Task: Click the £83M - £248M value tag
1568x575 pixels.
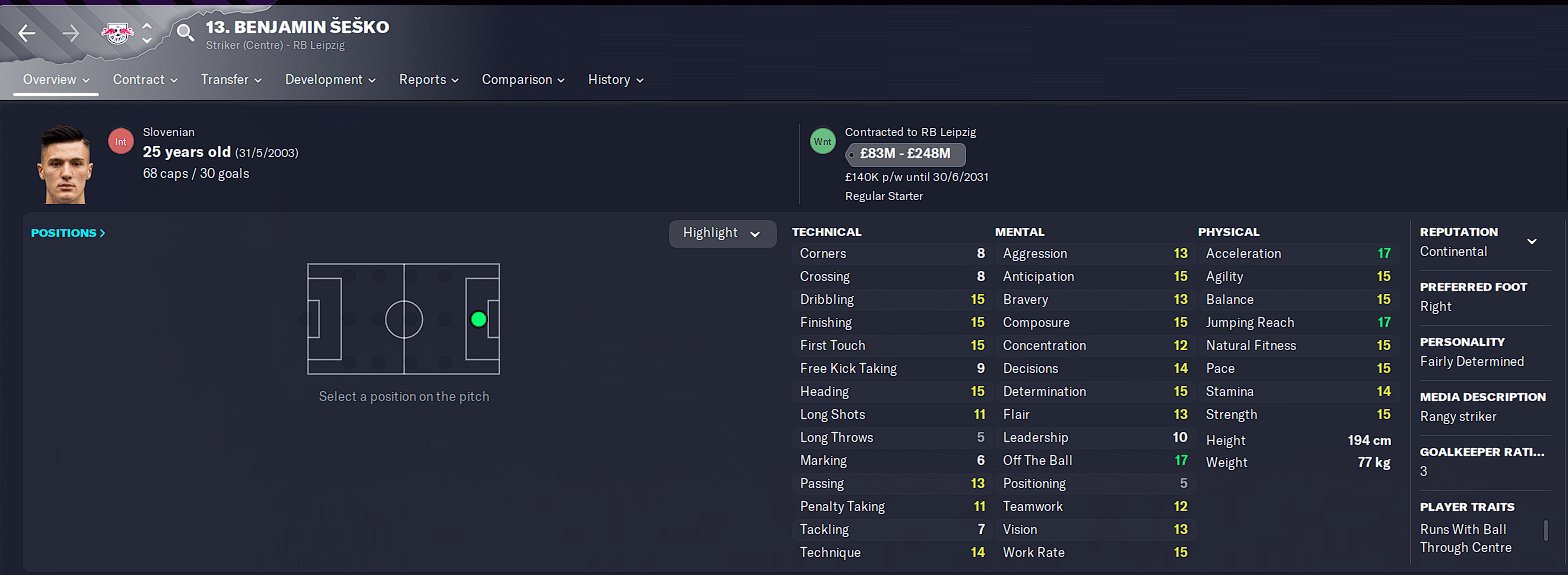Action: tap(905, 154)
